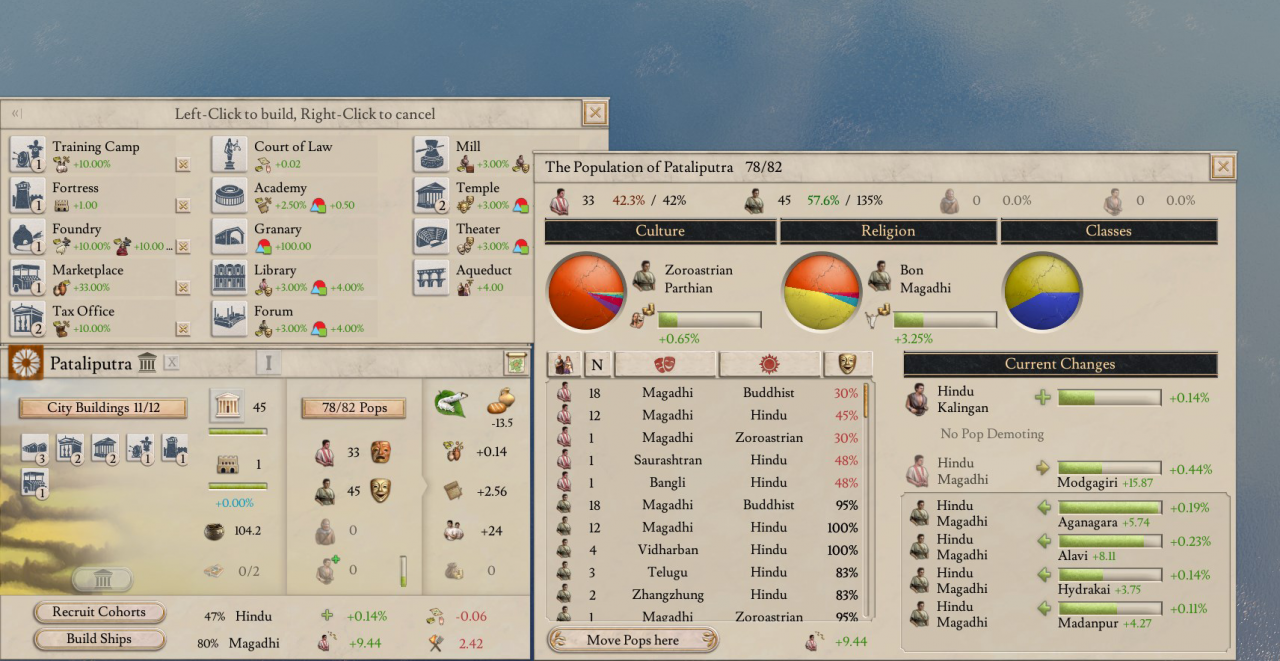Build a Court of Law
1280x661 pixels.
[x=230, y=154]
